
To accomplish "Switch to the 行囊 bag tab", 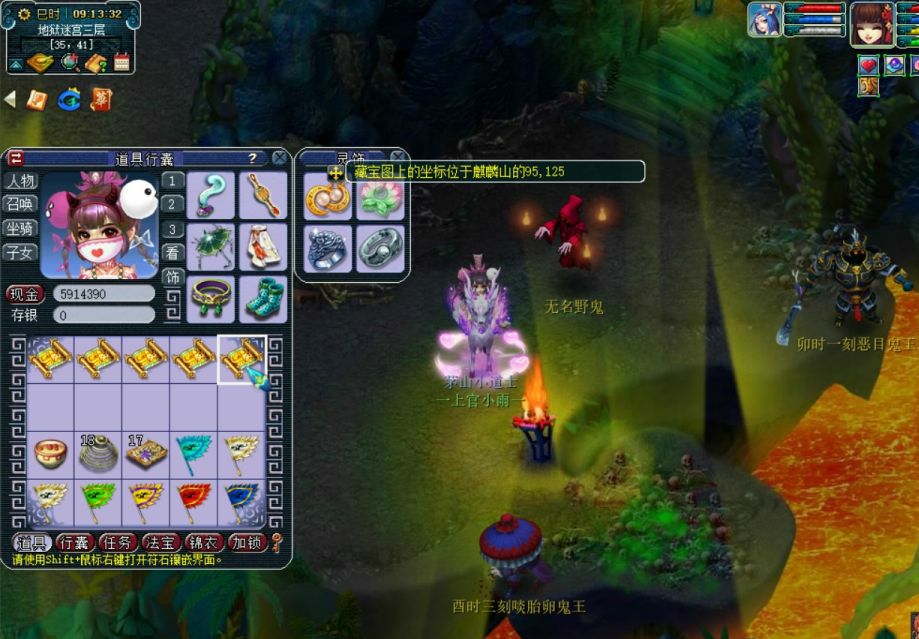I will click(x=75, y=542).
